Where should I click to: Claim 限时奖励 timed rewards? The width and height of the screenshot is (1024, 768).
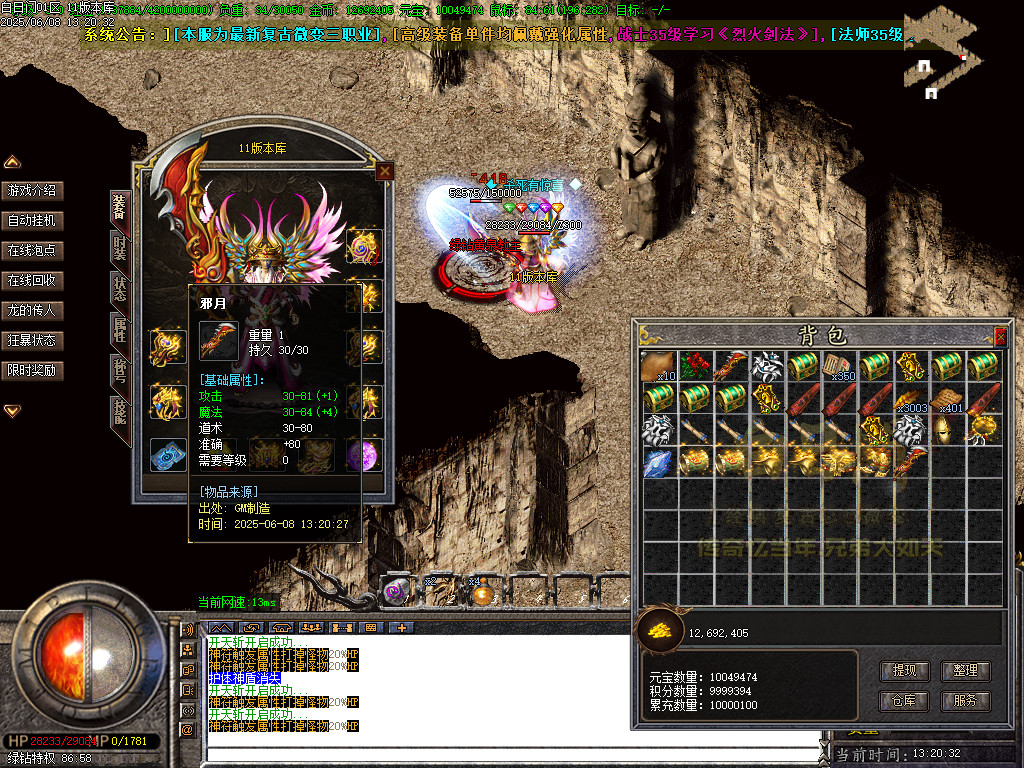pyautogui.click(x=32, y=370)
